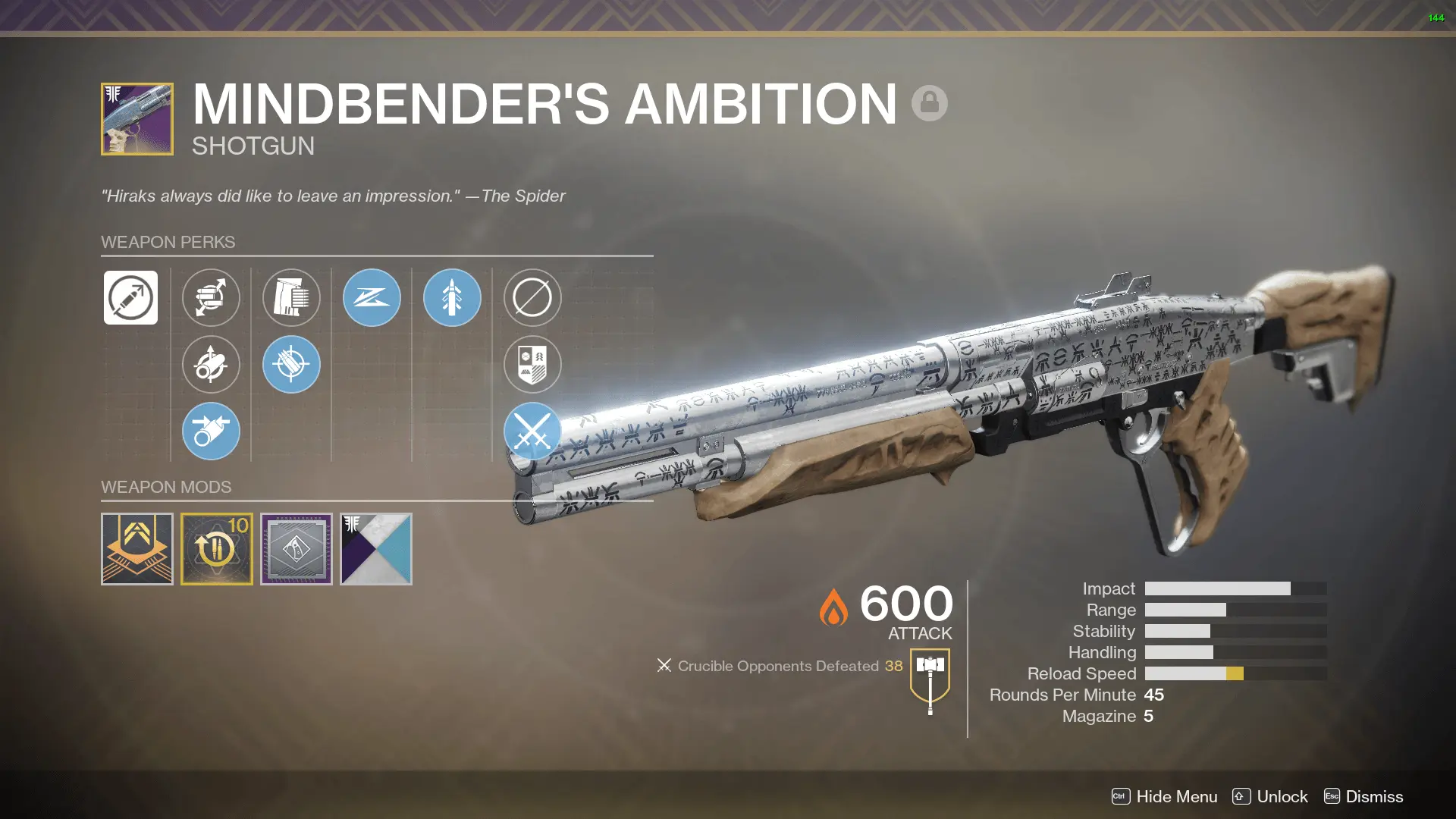Screen dimensions: 1456x819
Task: Select the crossed-swords Crucible kill tracker
Action: [532, 431]
